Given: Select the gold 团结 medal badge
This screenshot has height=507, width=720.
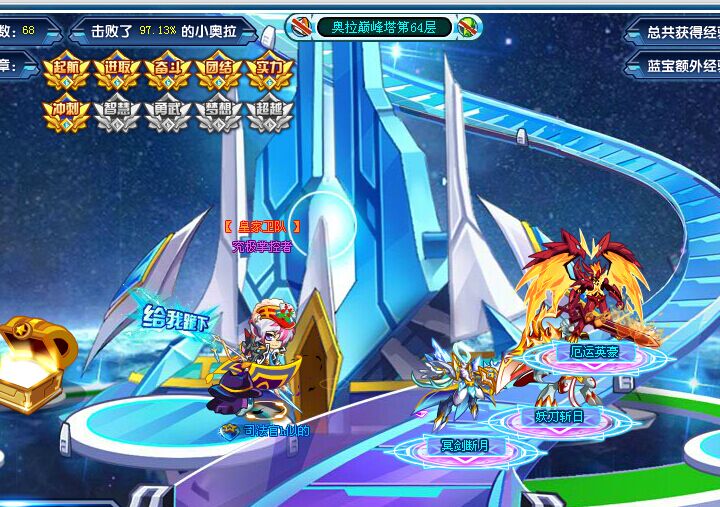Looking at the screenshot, I should 219,70.
